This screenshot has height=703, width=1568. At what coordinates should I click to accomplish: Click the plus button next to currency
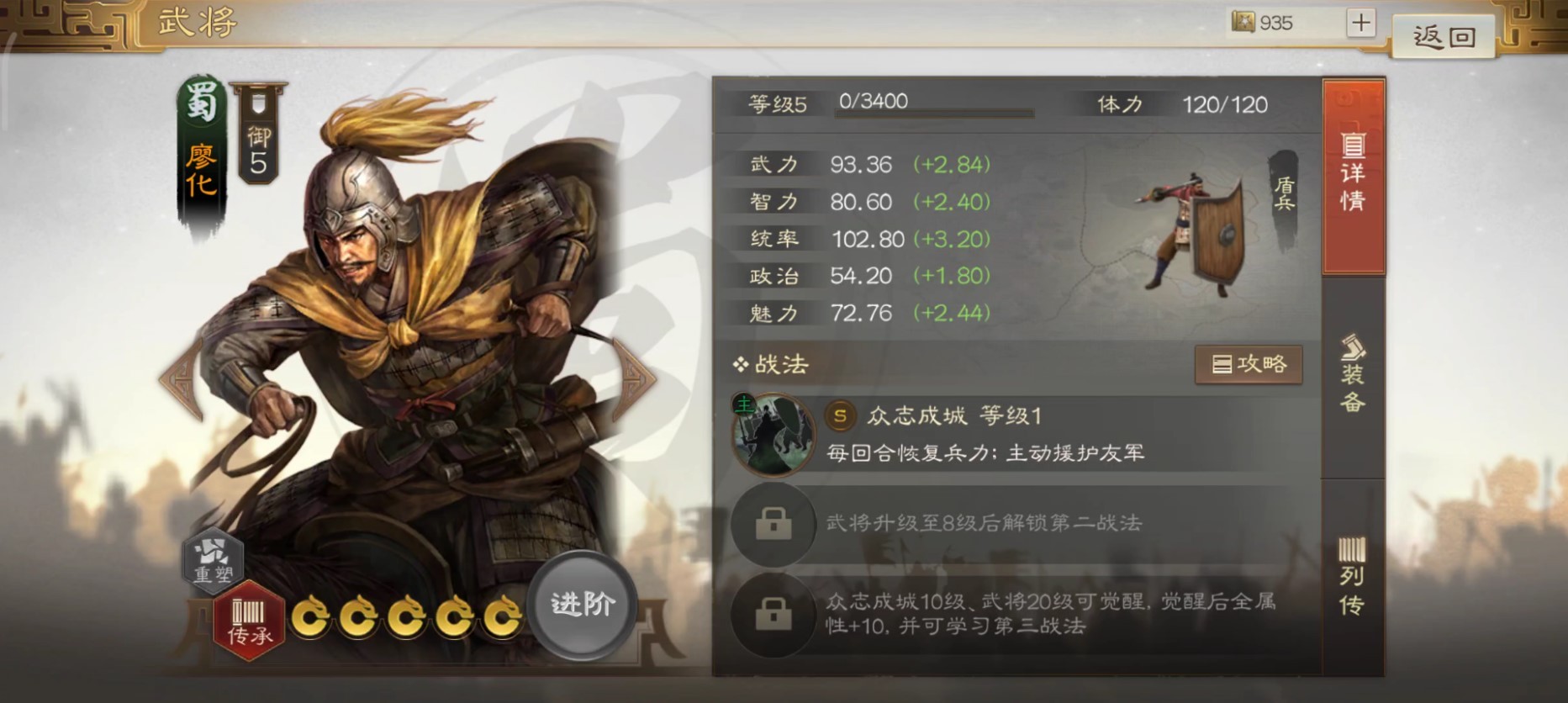point(1359,23)
